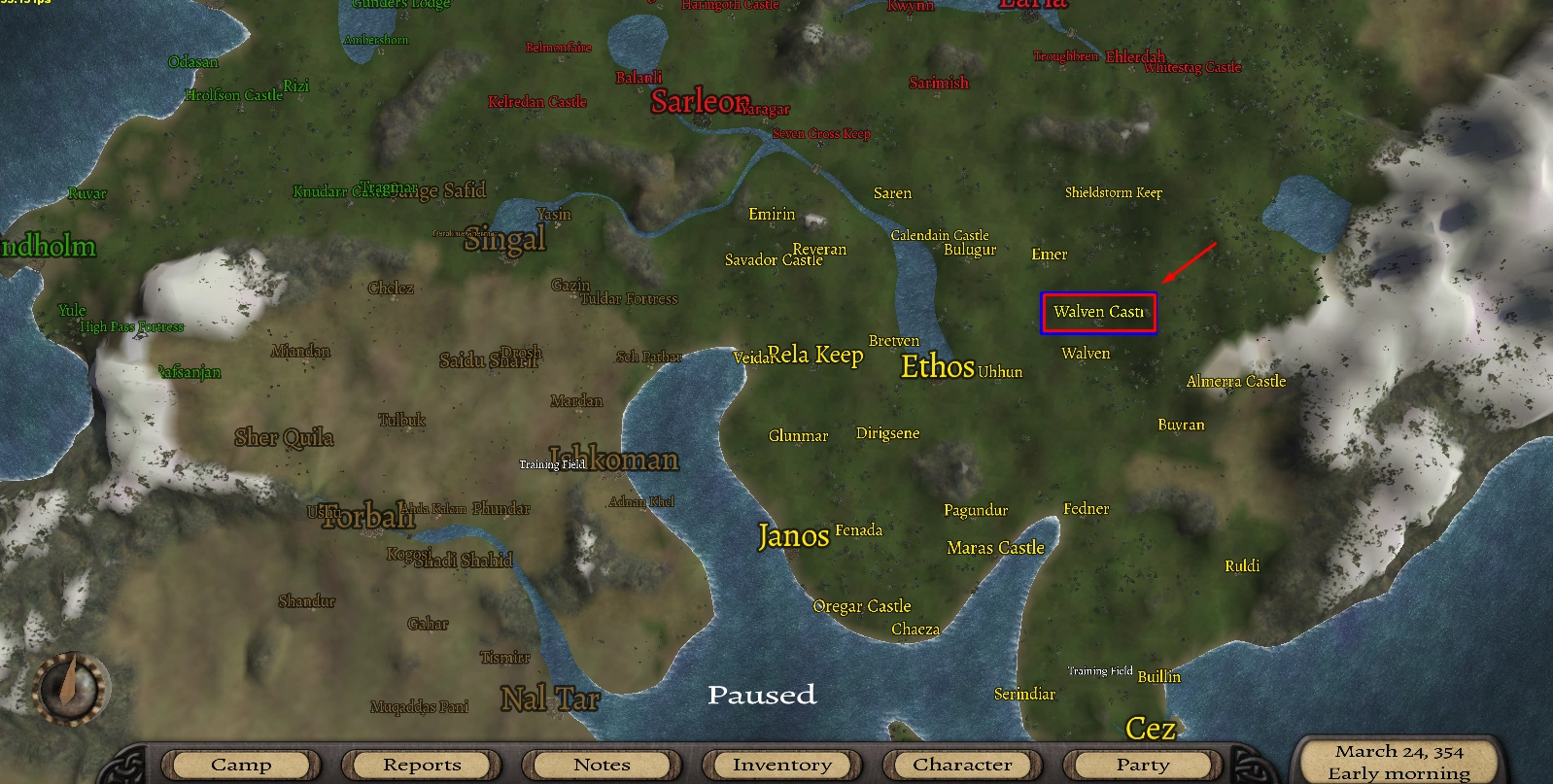Select the highlighted Walven Castle

tap(1098, 314)
